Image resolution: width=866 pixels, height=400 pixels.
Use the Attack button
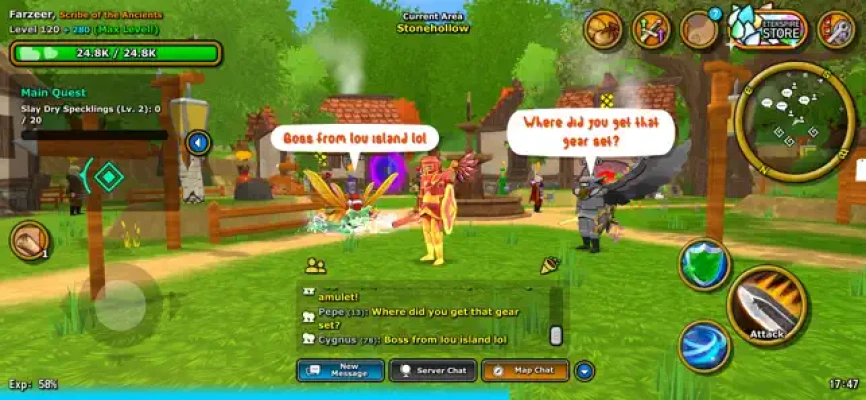(x=767, y=306)
